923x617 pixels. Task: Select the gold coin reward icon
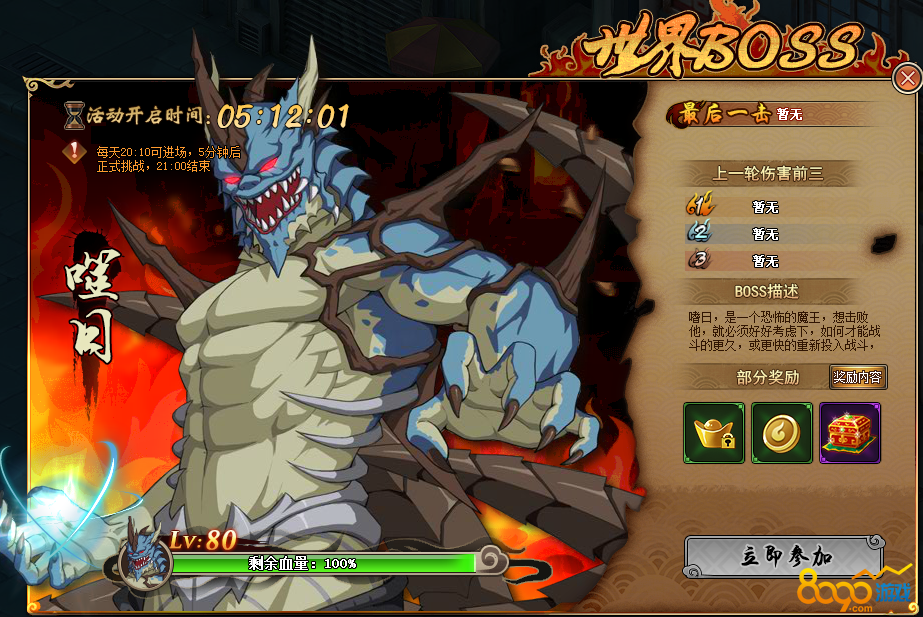(x=781, y=433)
